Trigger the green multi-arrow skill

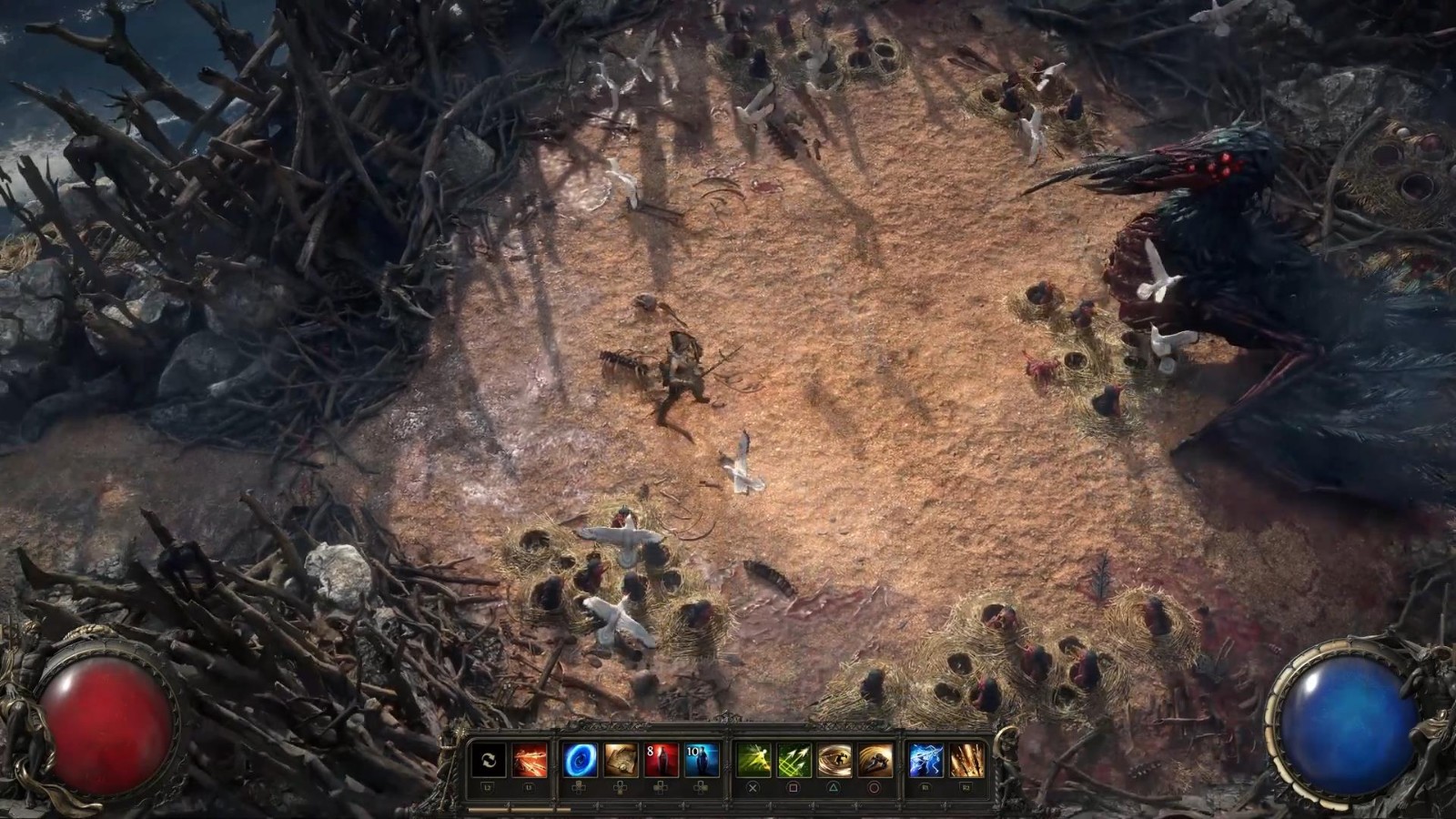coord(794,760)
